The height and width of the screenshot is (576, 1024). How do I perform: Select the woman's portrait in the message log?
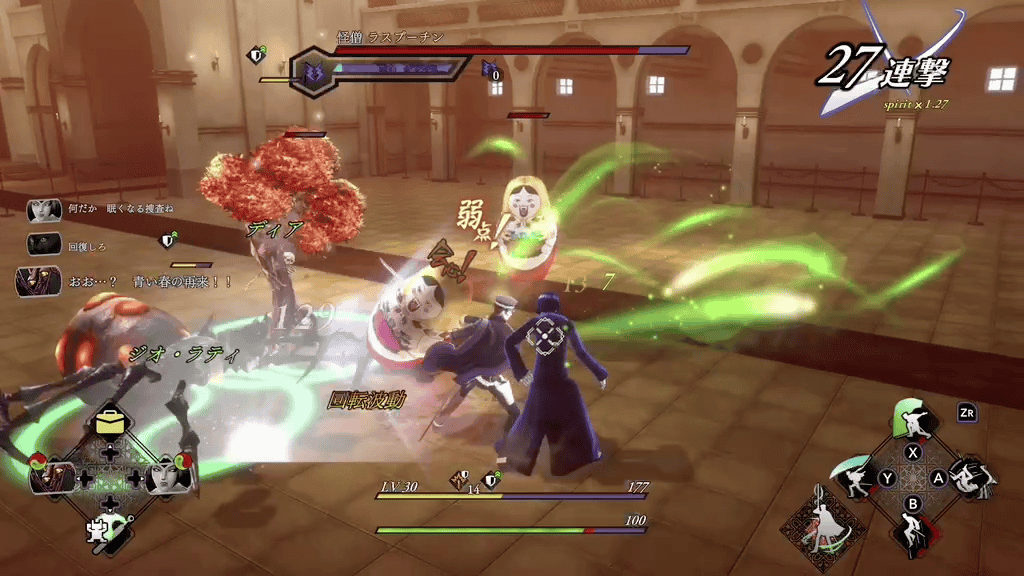point(42,211)
